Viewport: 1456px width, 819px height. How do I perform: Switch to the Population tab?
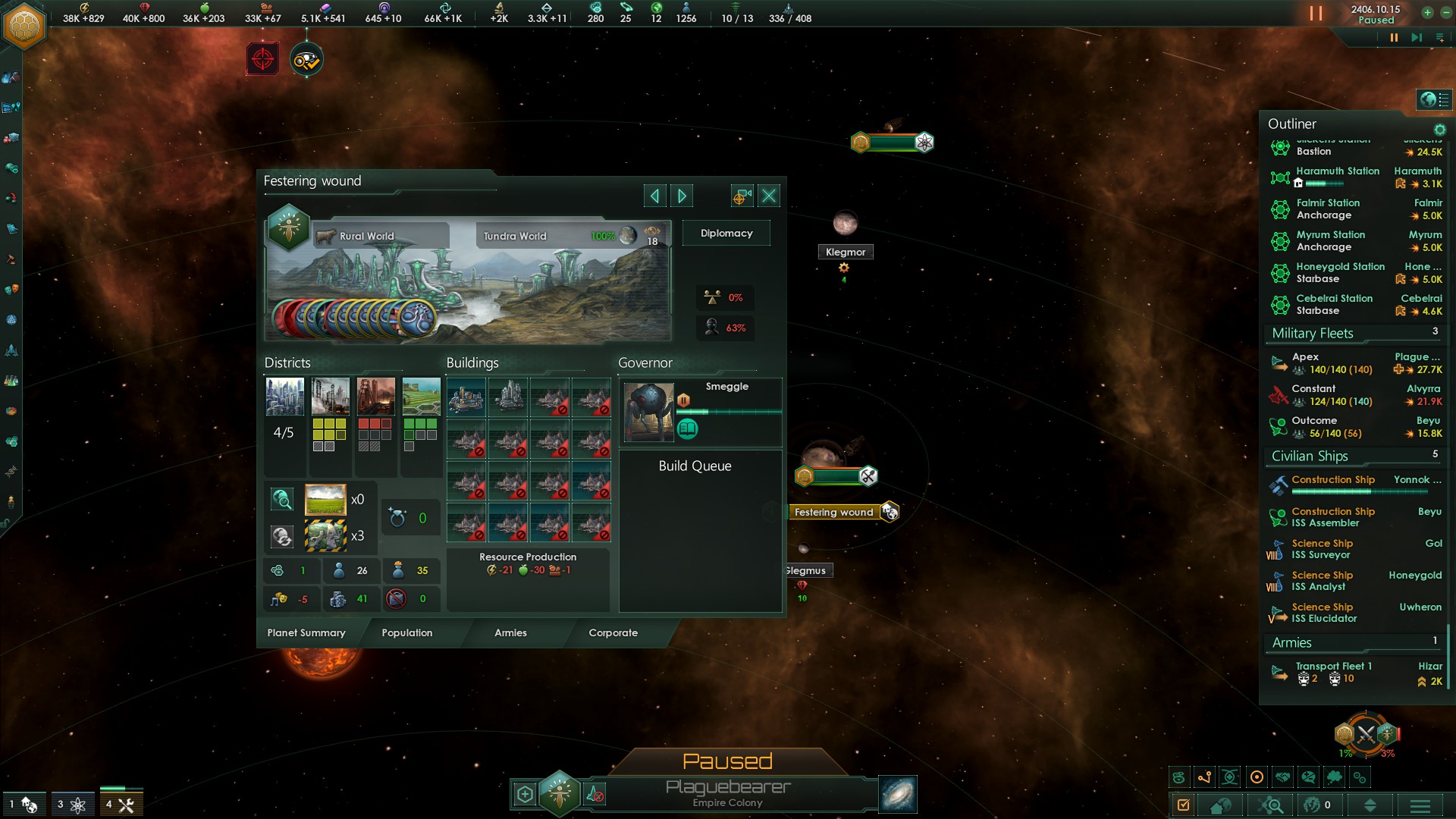coord(407,633)
